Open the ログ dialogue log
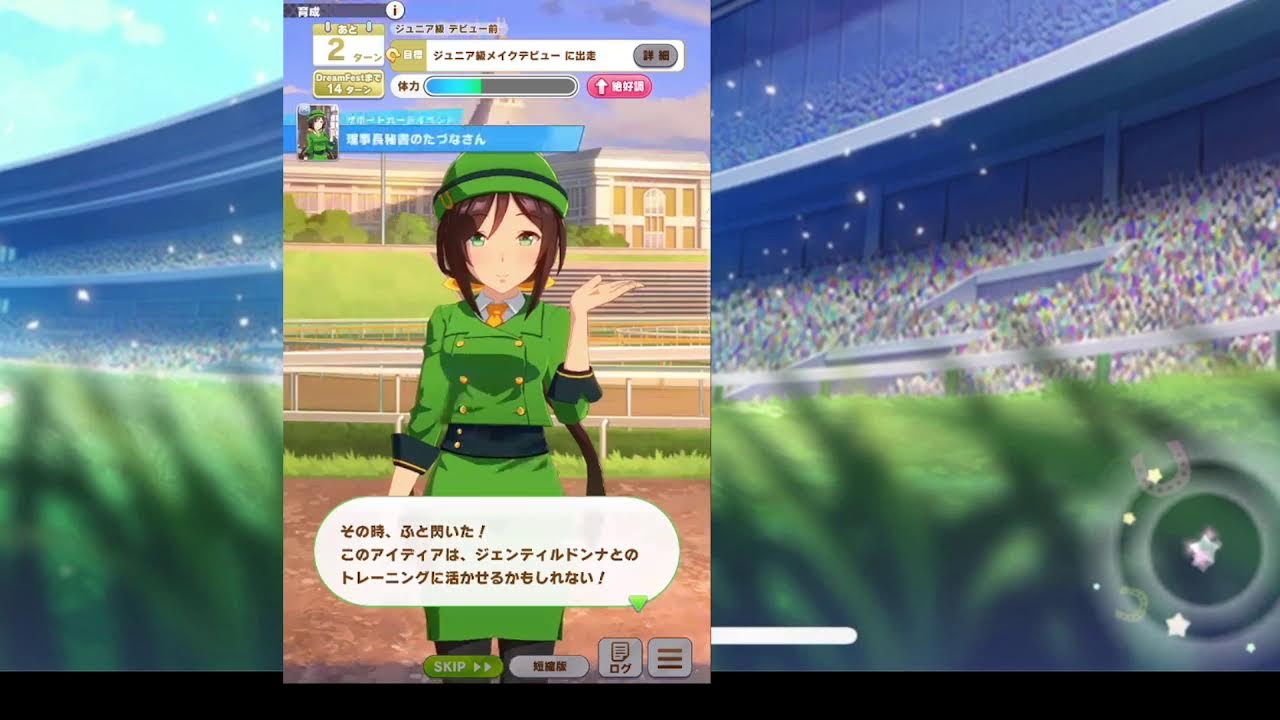 pyautogui.click(x=620, y=658)
